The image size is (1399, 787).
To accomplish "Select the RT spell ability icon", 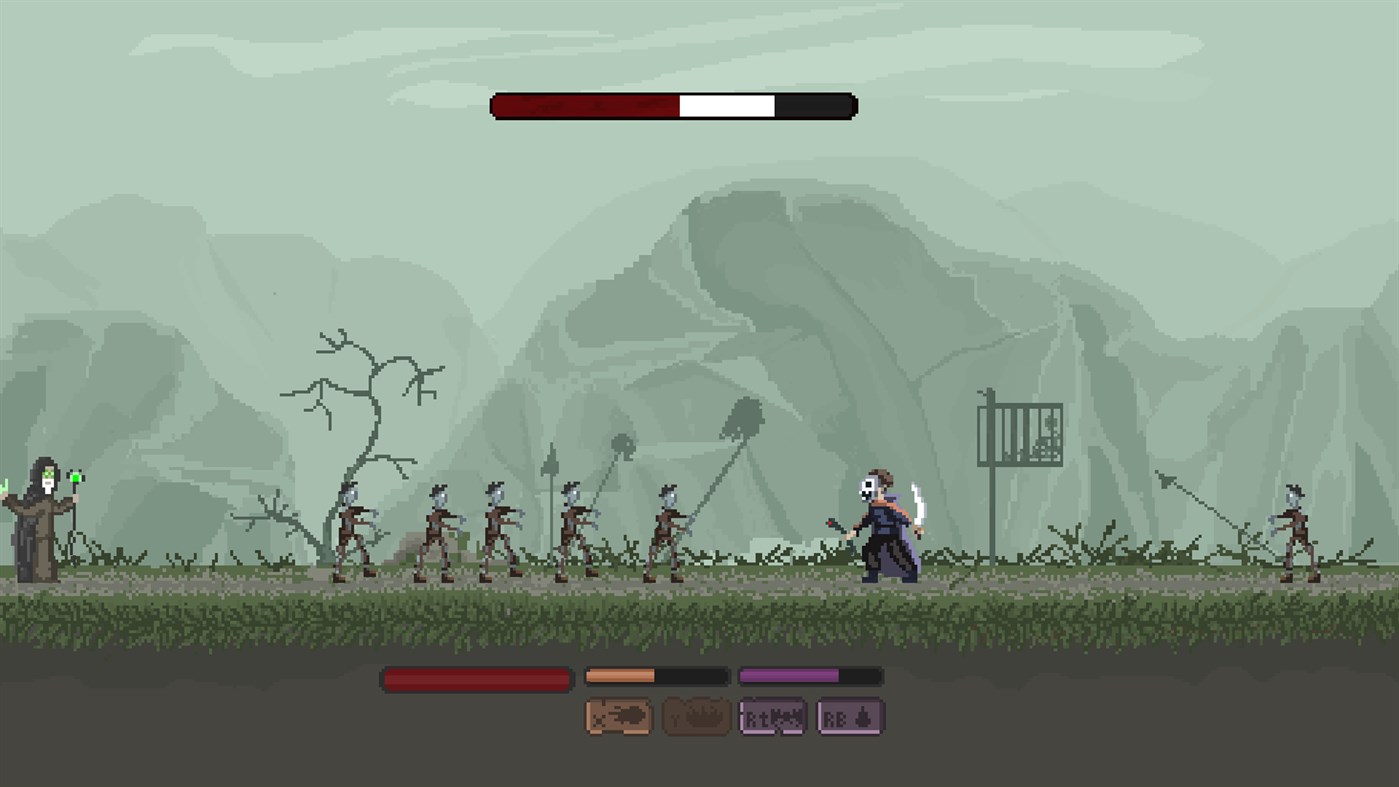I will (x=771, y=716).
